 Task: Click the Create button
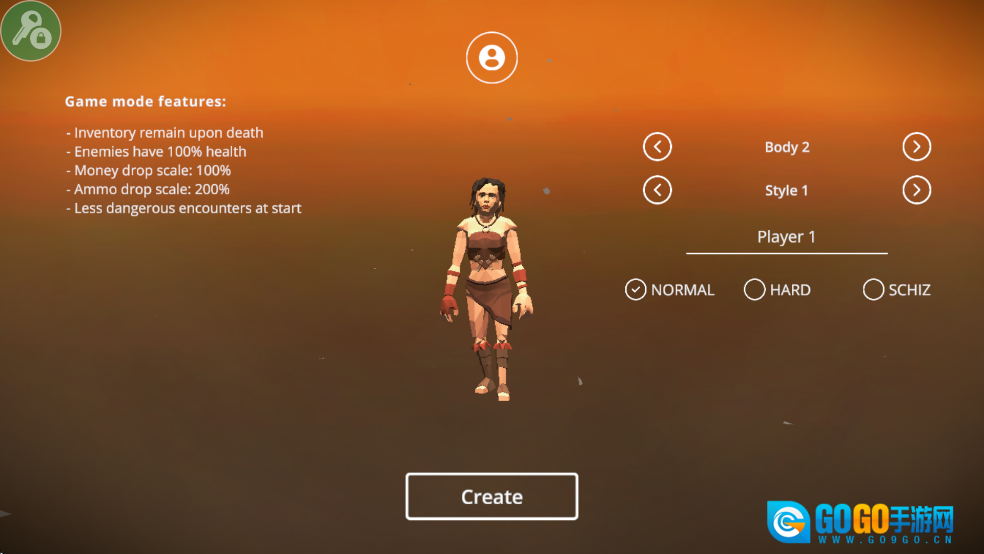[491, 497]
